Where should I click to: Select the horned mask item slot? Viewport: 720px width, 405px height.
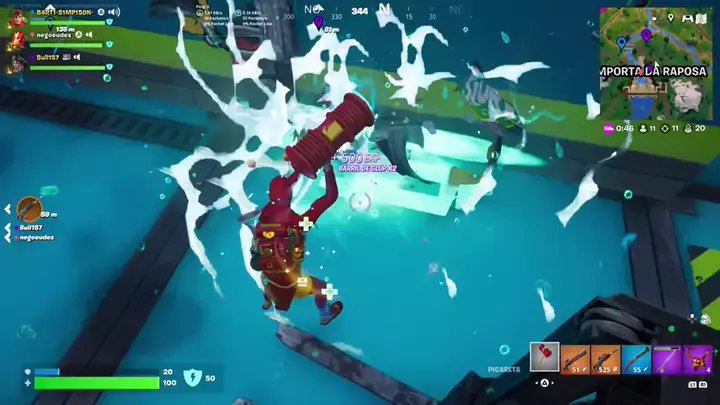click(697, 358)
